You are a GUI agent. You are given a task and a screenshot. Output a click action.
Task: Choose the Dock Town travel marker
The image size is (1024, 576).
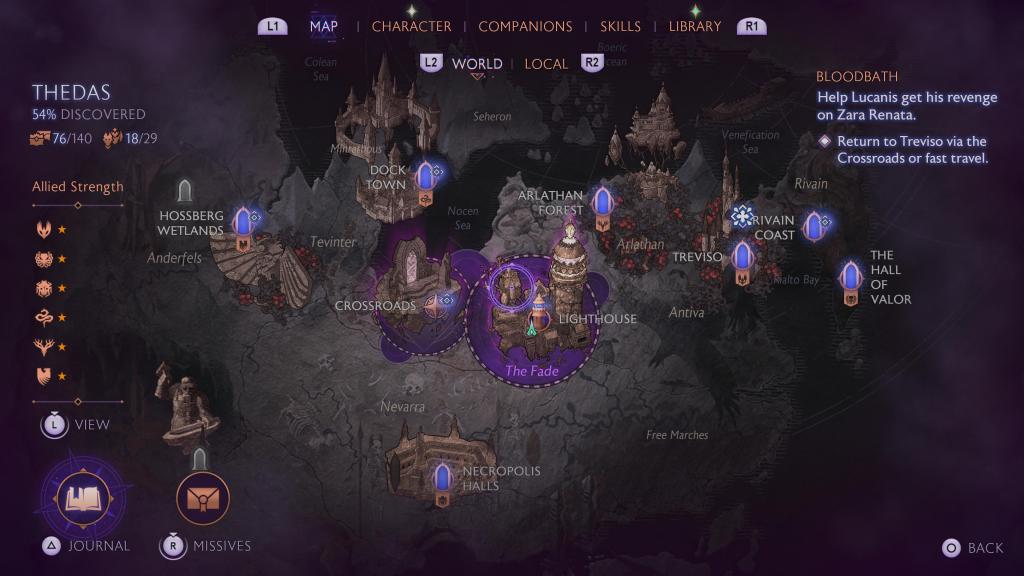tap(427, 178)
